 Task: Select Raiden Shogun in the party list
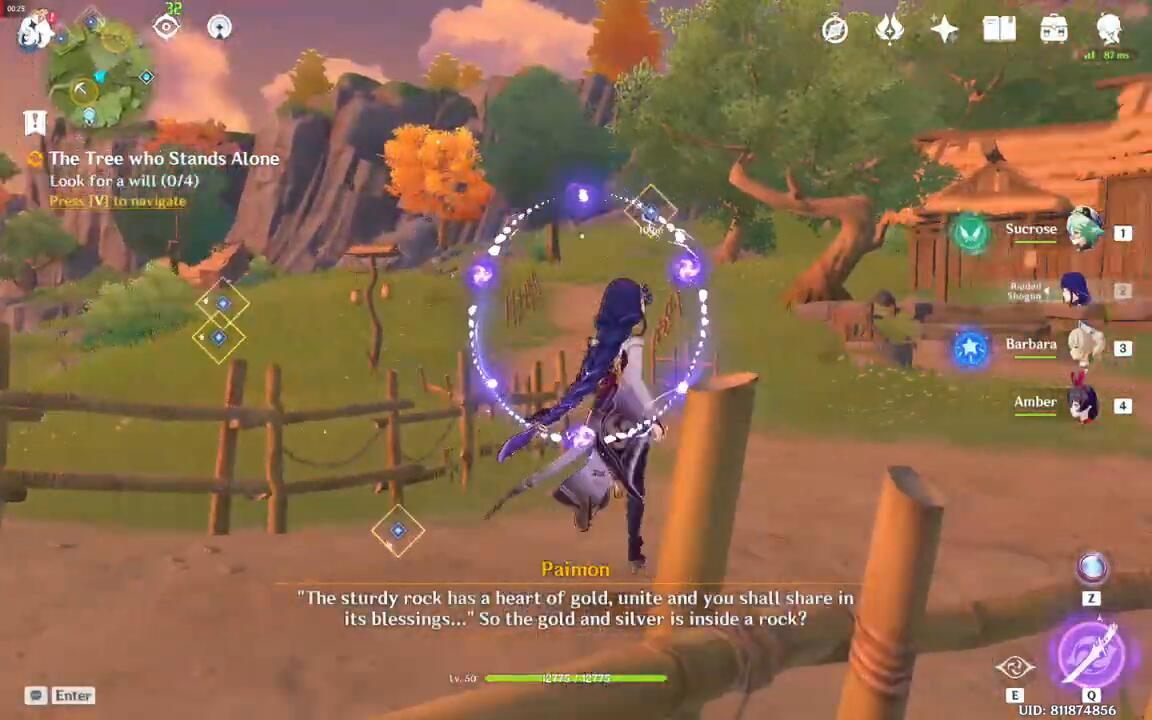pyautogui.click(x=1074, y=291)
